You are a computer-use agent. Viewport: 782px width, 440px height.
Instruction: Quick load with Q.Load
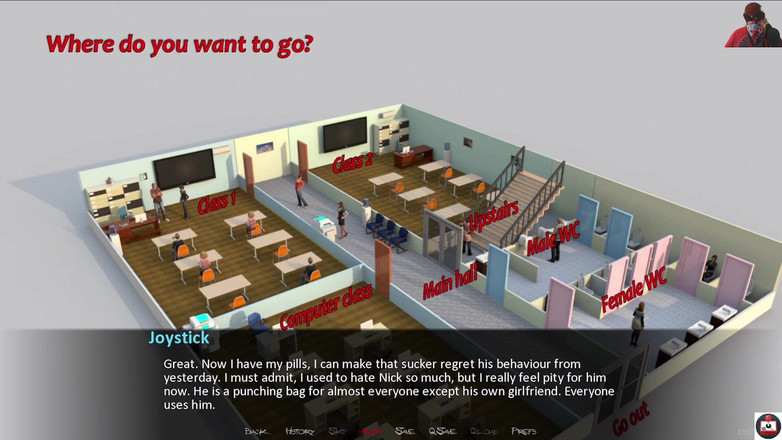coord(483,431)
